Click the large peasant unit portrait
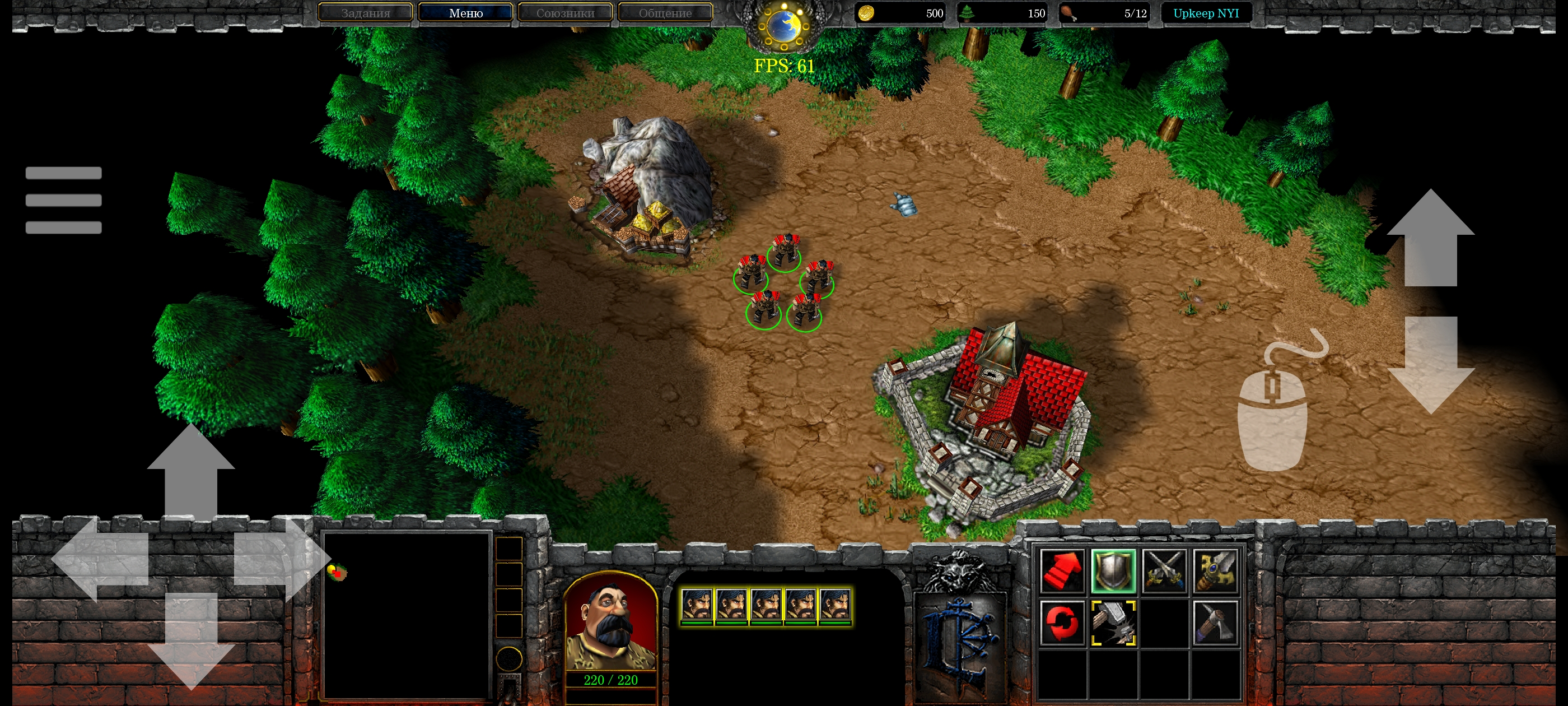1568x706 pixels. (x=610, y=623)
